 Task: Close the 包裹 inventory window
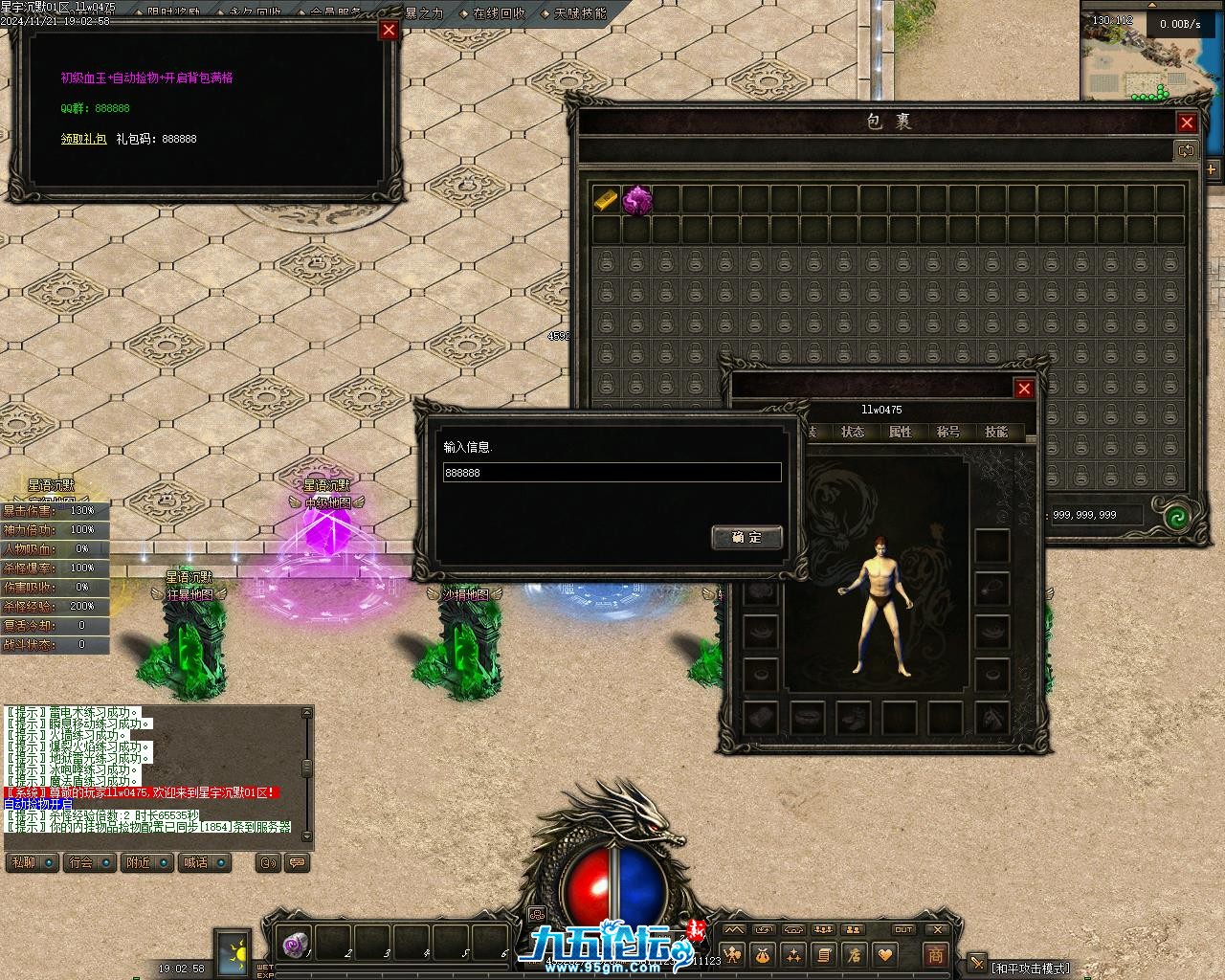(1187, 122)
